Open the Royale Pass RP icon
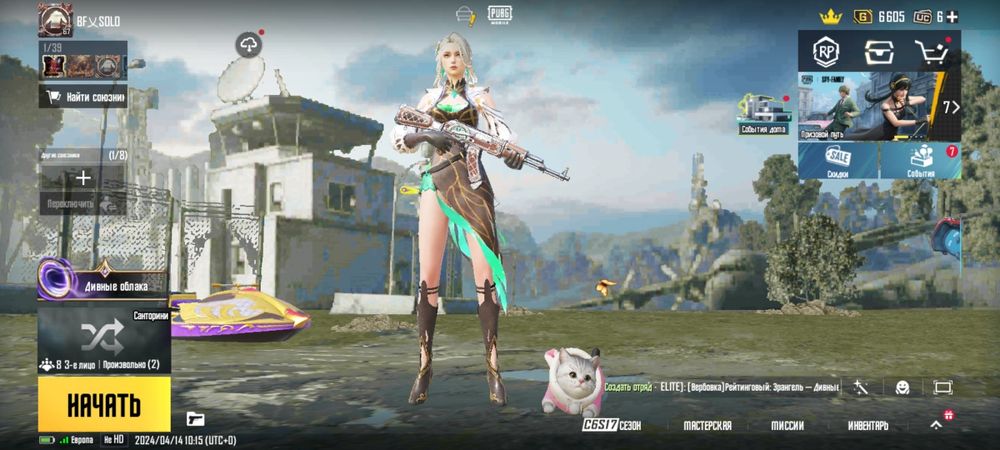 (826, 52)
